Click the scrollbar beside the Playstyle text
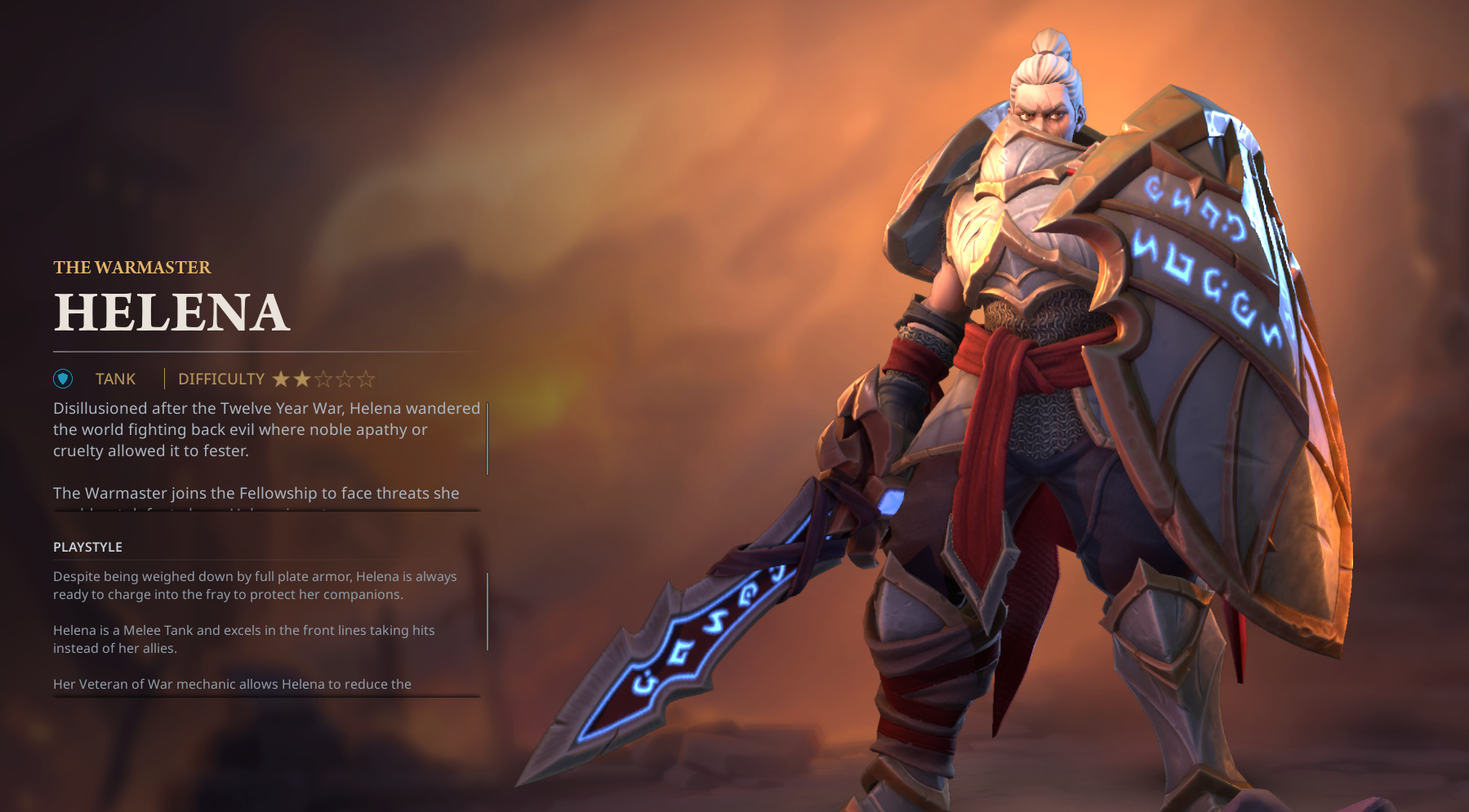 click(x=487, y=611)
